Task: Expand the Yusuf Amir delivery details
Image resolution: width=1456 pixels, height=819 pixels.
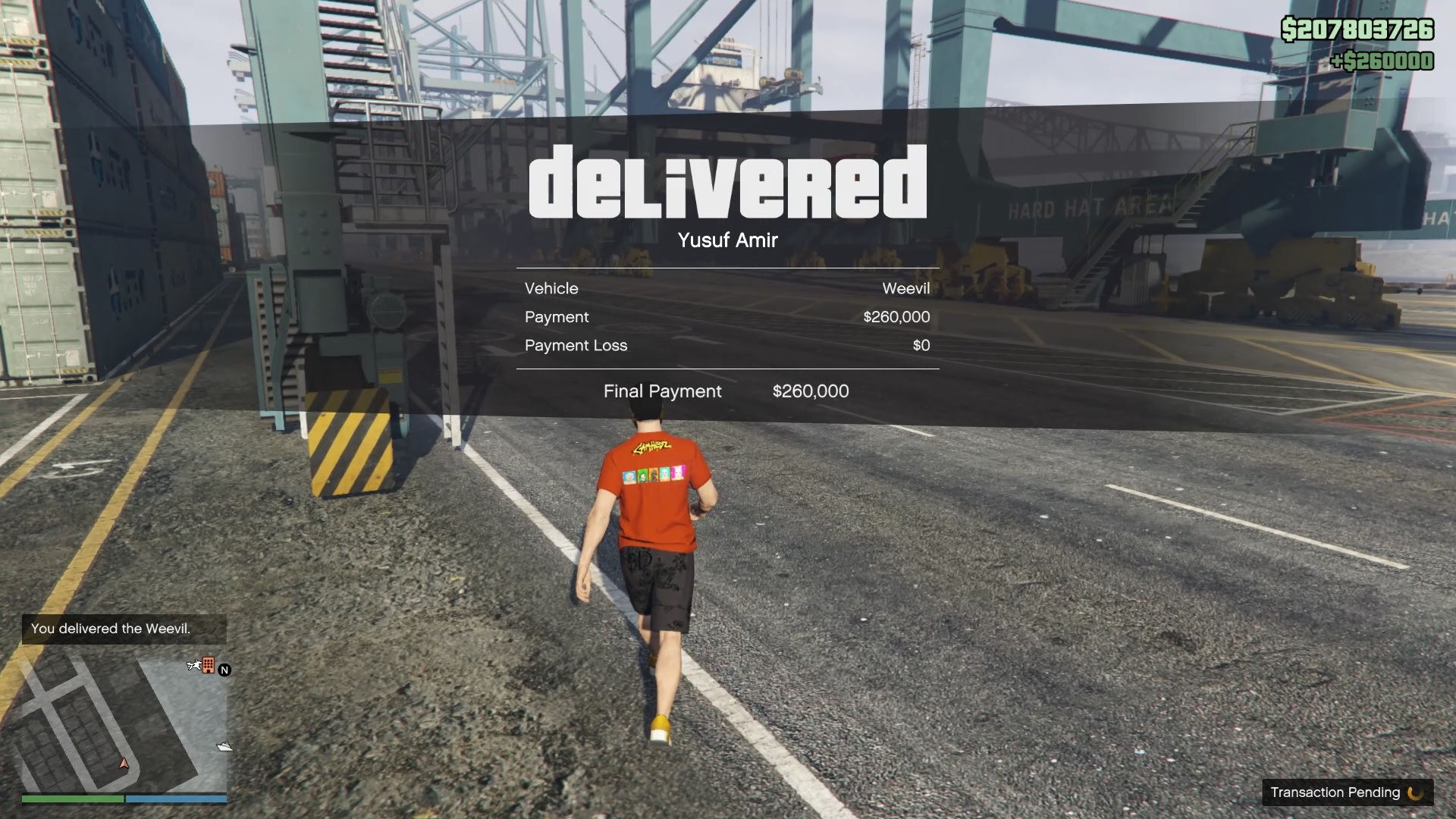Action: click(727, 240)
